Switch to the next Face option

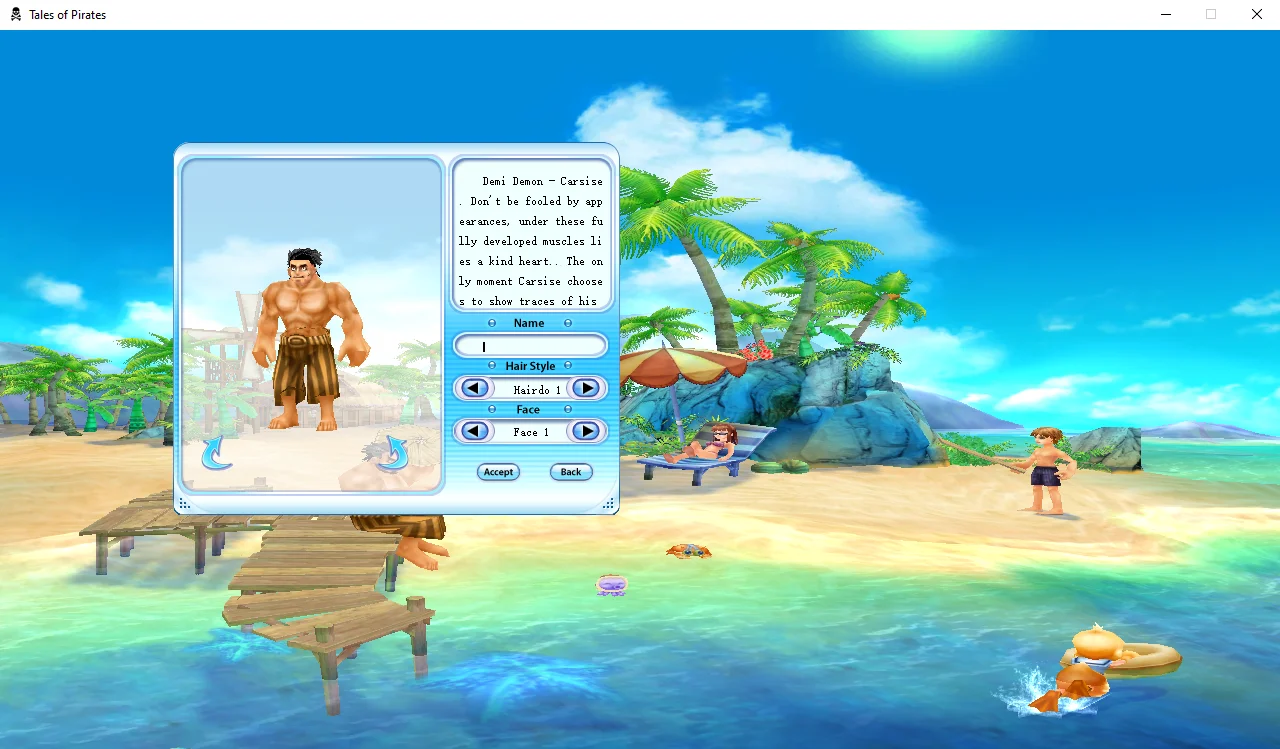(586, 431)
